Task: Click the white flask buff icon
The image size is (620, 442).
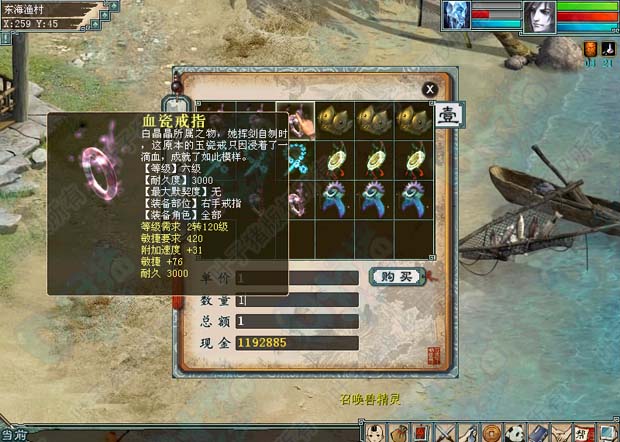Action: tap(606, 47)
